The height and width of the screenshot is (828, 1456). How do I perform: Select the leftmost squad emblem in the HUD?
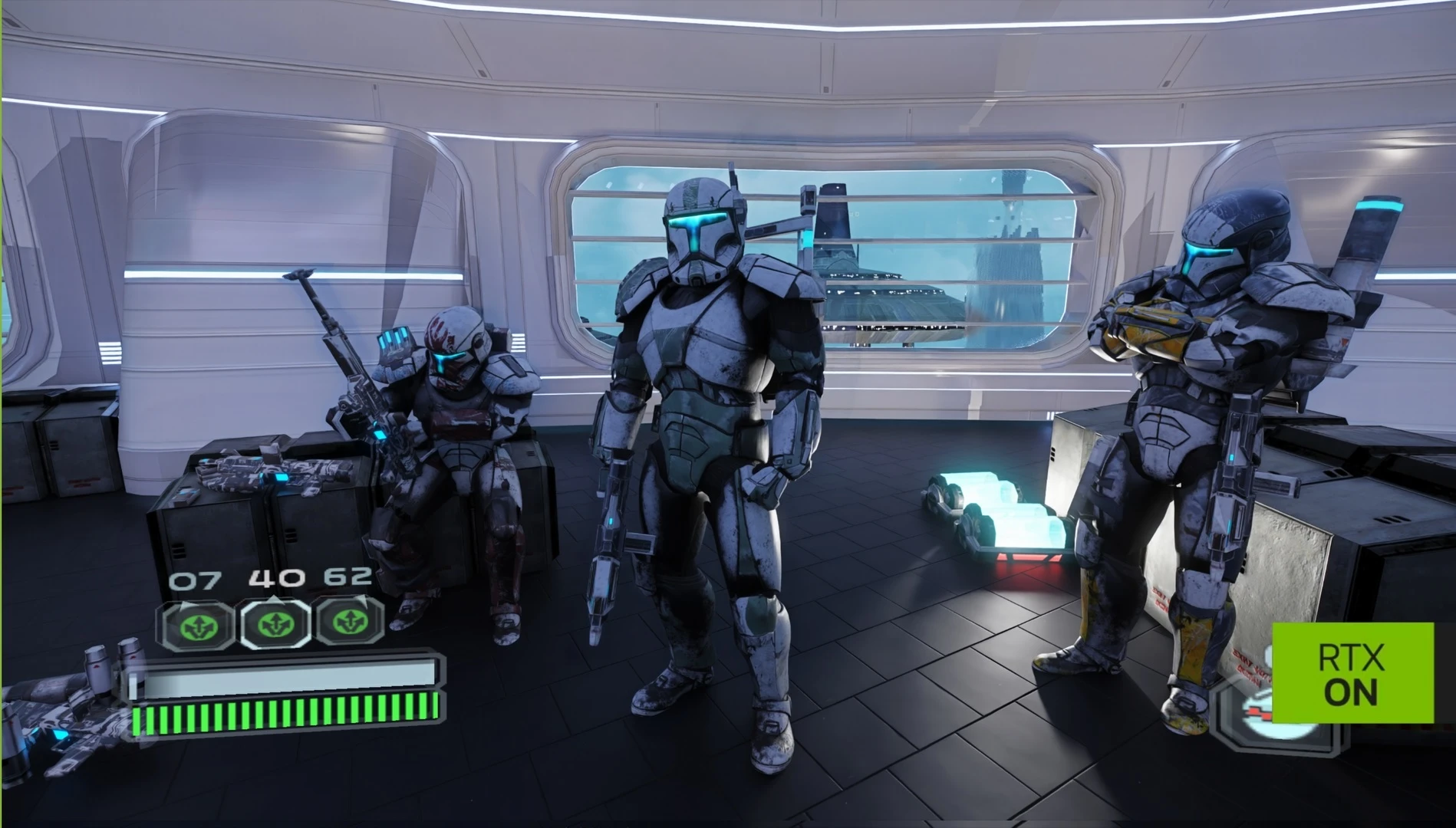pos(194,627)
